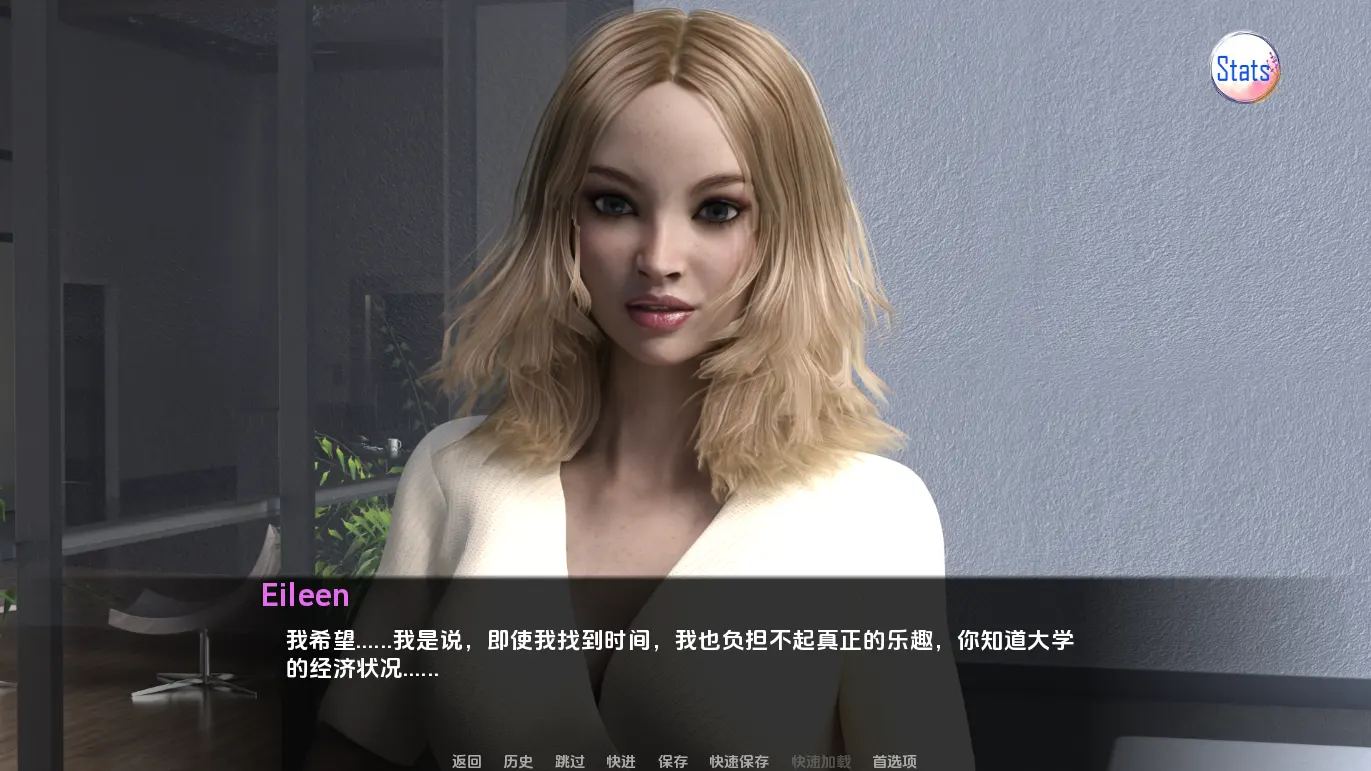This screenshot has width=1371, height=771.
Task: Select 跳过 to skip already-read text
Action: tap(568, 761)
